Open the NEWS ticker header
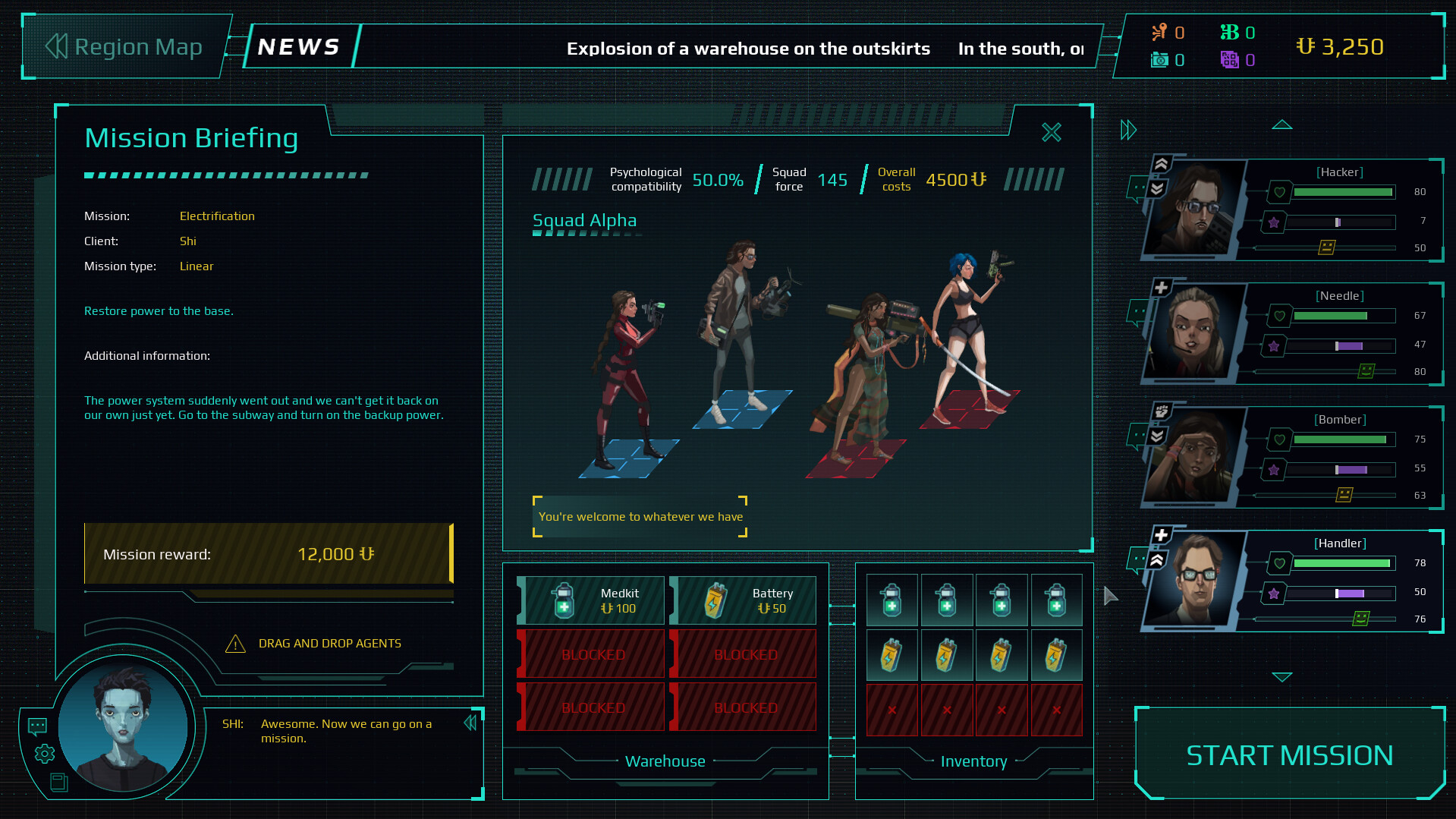This screenshot has height=819, width=1456. coord(298,46)
